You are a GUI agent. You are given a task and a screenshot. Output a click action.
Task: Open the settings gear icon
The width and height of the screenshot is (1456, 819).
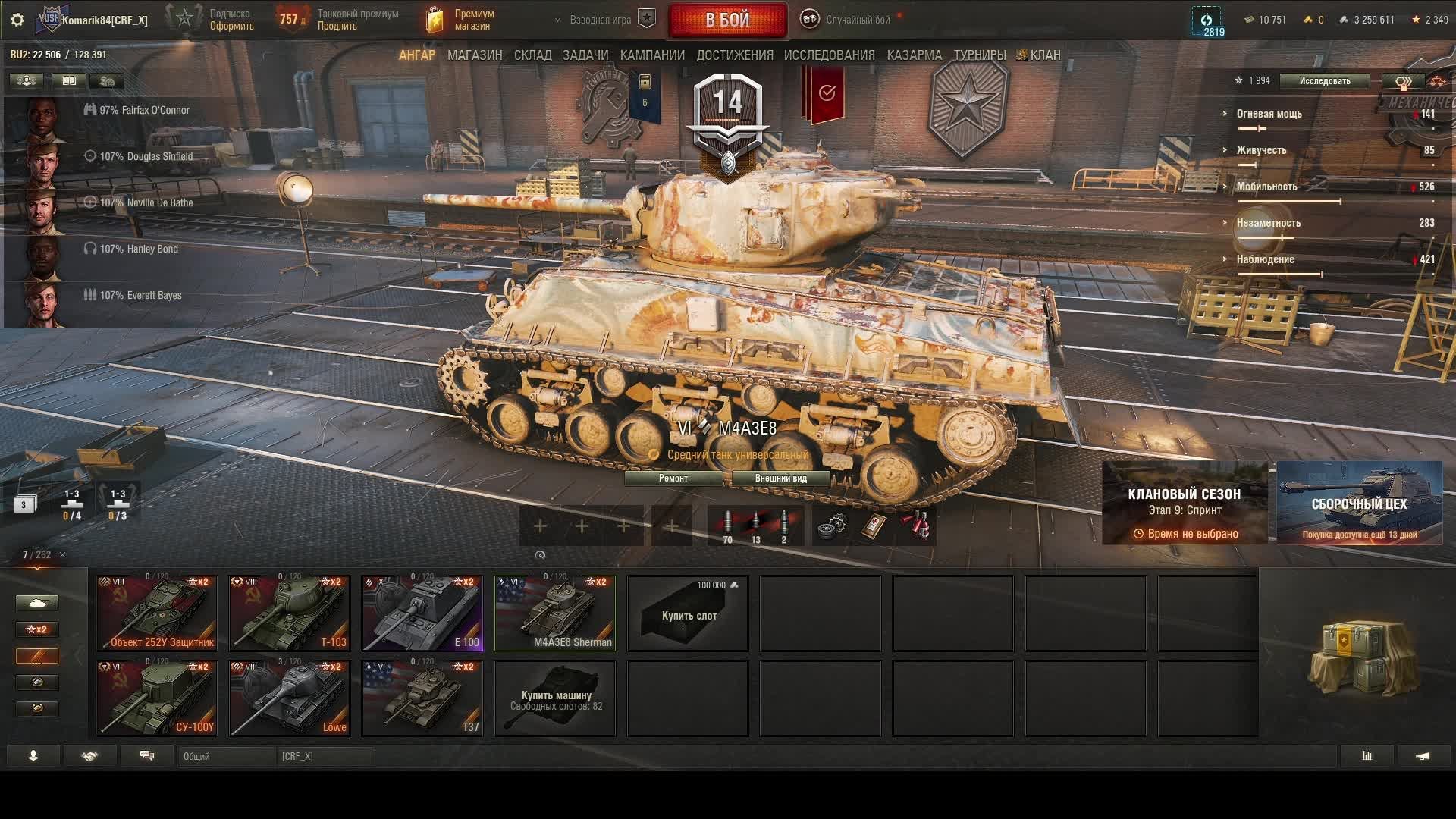[x=17, y=20]
